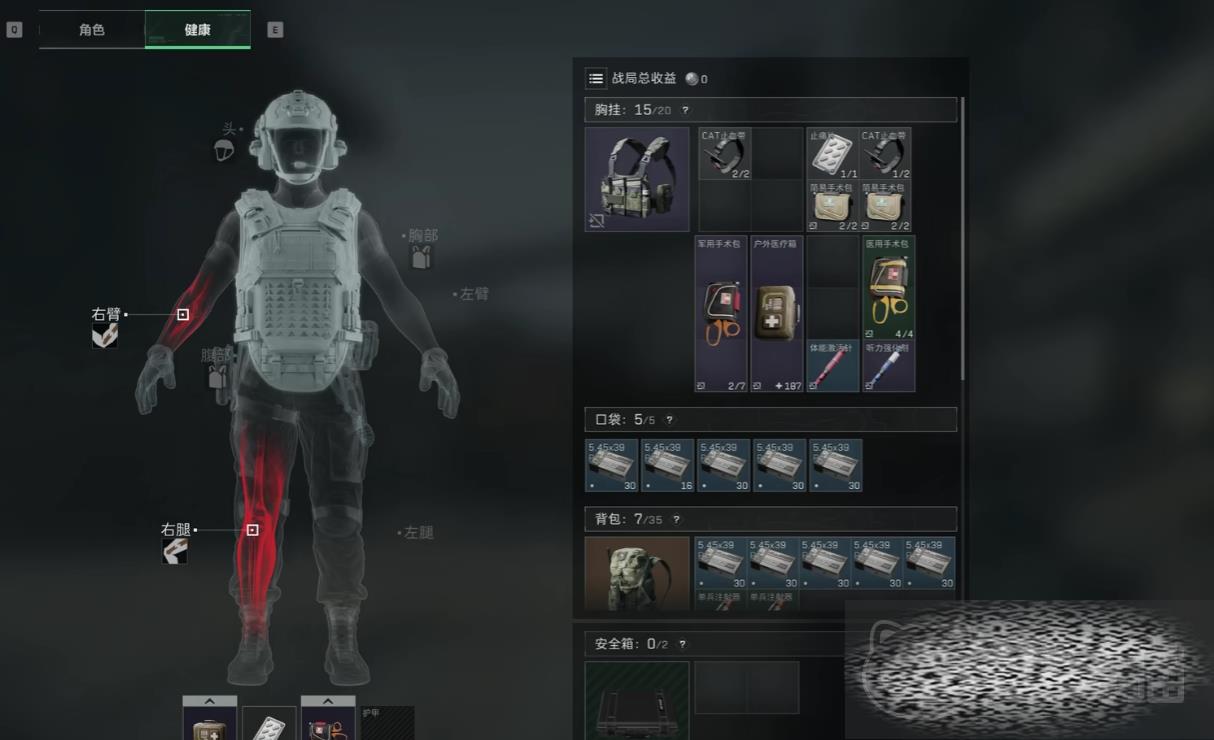Select the chest rig equipment slot
1214x740 pixels.
point(637,179)
